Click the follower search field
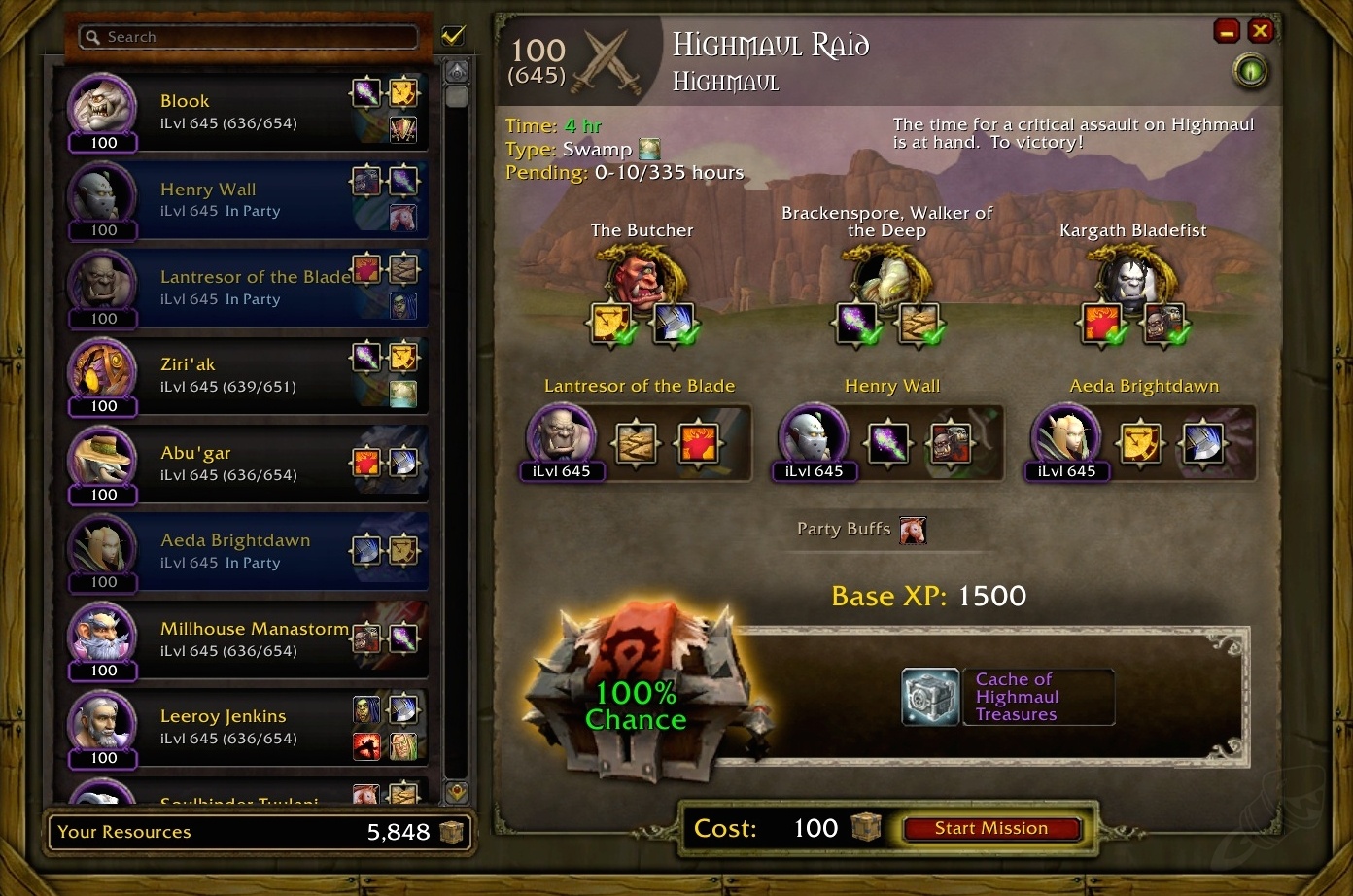The width and height of the screenshot is (1353, 896). coord(253,37)
